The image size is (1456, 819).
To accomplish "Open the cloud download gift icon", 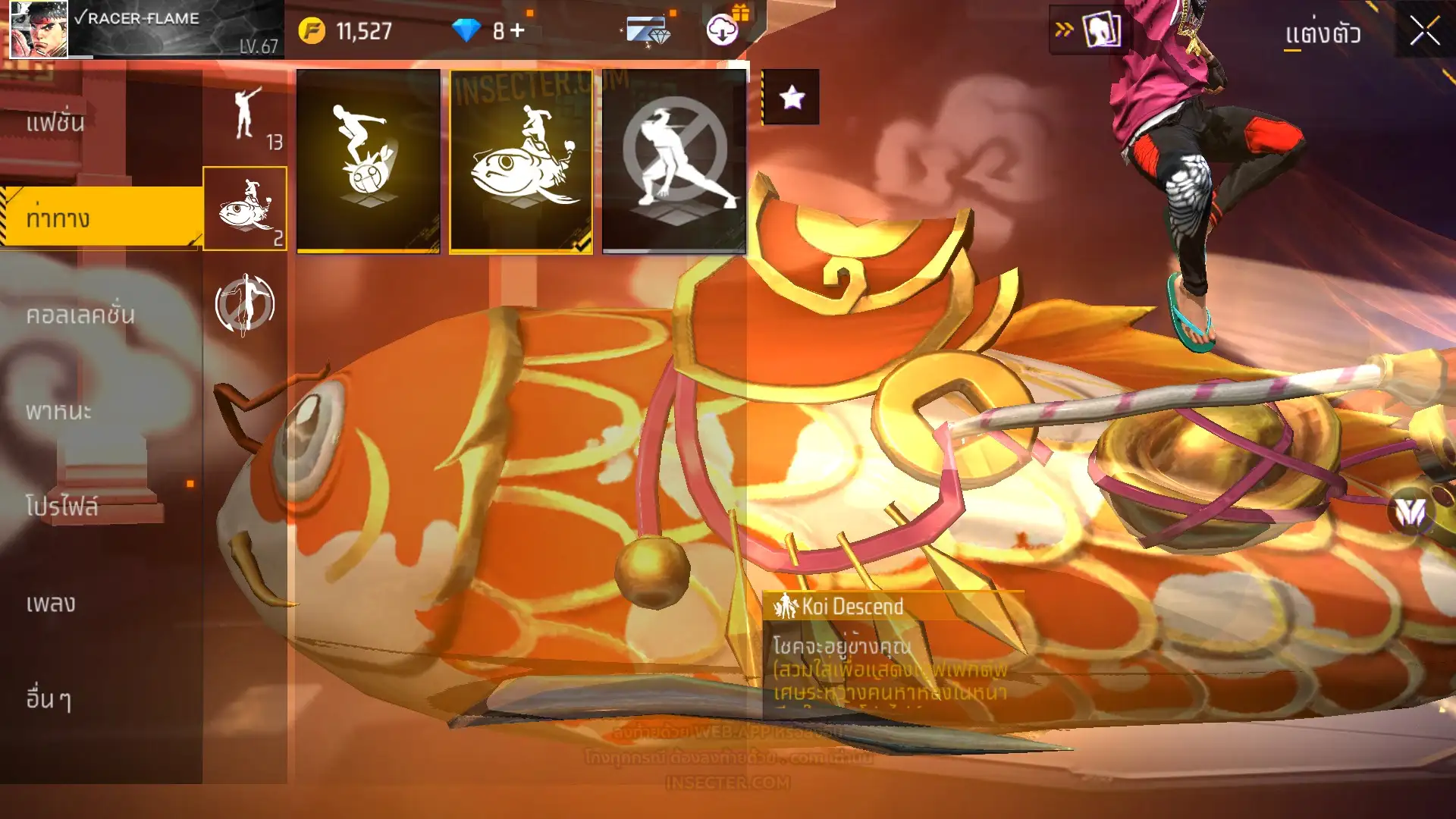I will tap(723, 30).
